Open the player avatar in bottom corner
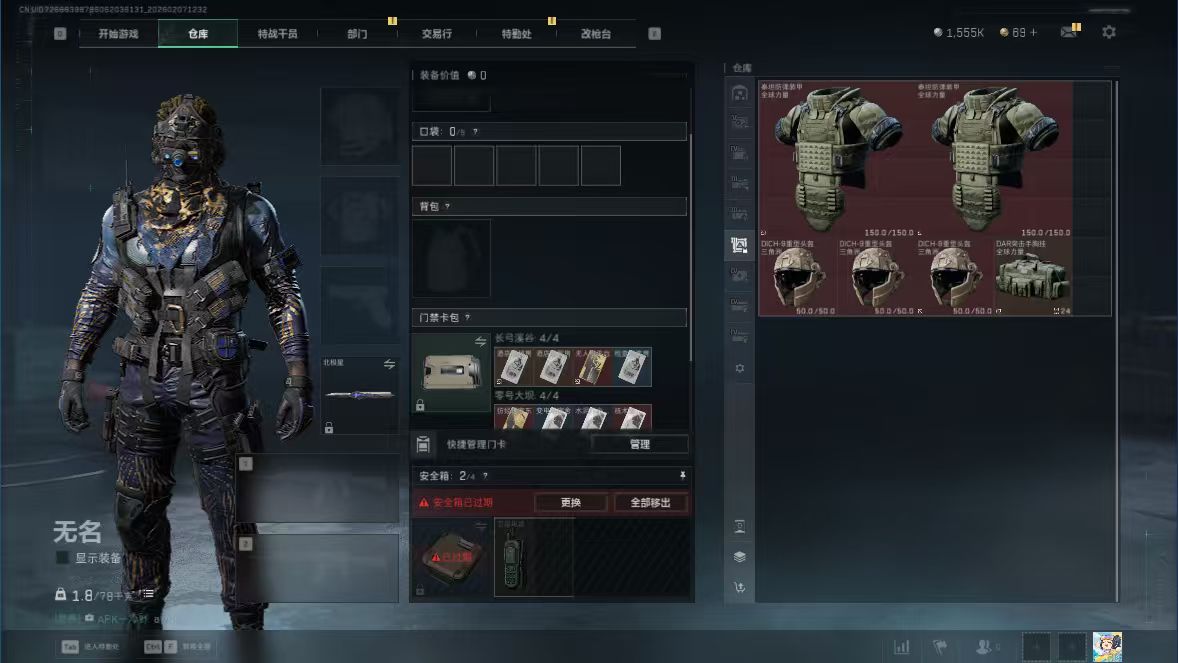 point(1106,646)
